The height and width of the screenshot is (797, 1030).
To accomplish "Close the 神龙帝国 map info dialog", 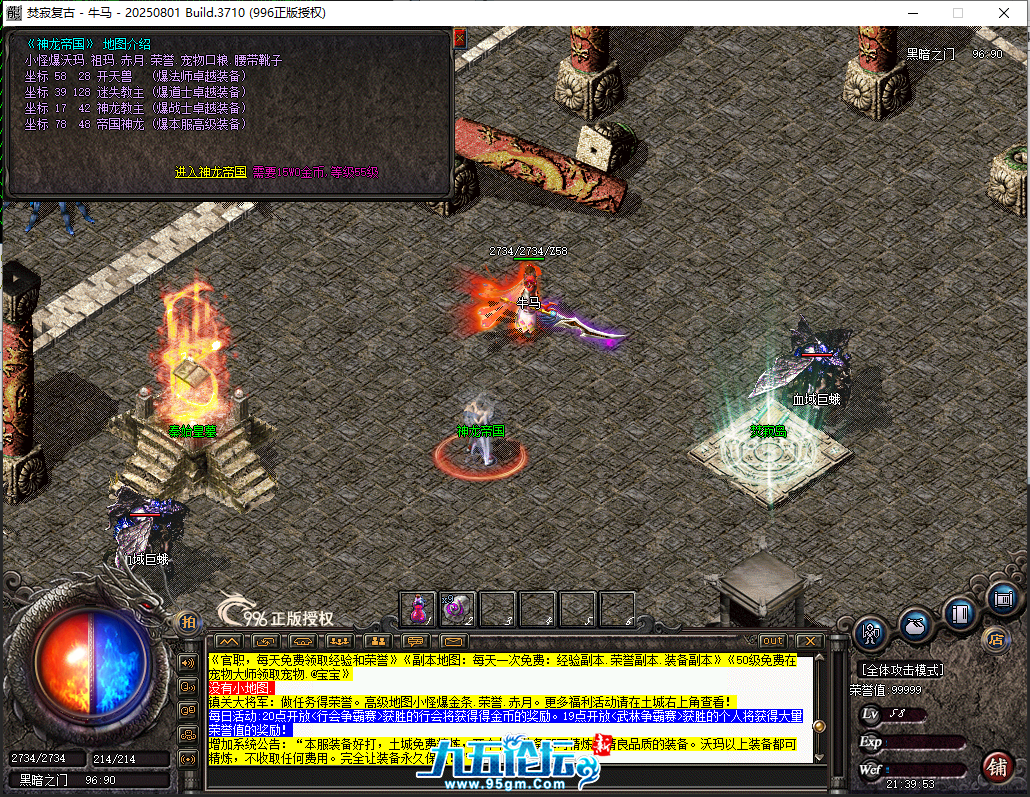I will pos(460,38).
